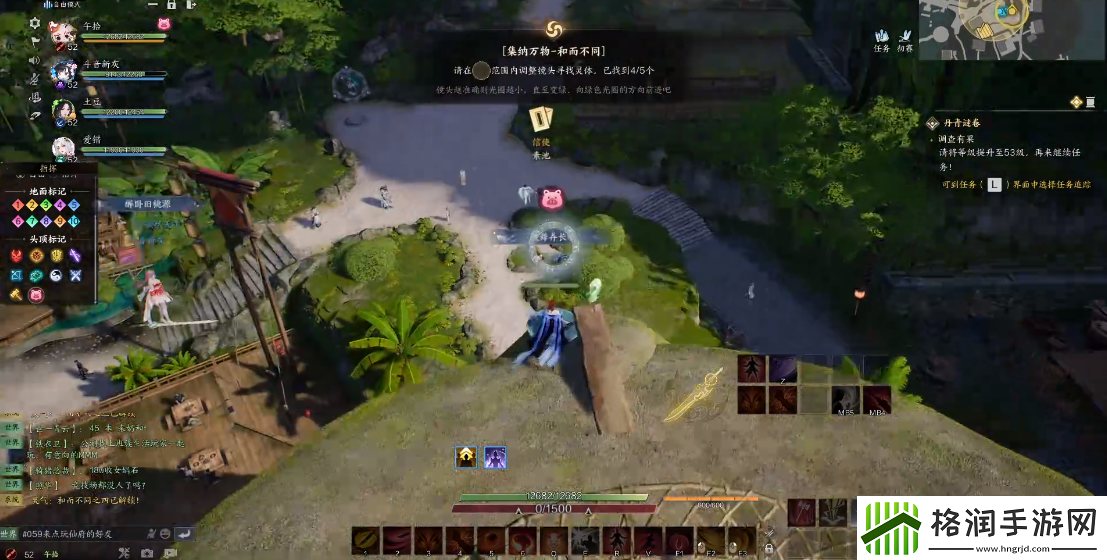
Task: Click the golden house buff icon
Action: click(465, 457)
